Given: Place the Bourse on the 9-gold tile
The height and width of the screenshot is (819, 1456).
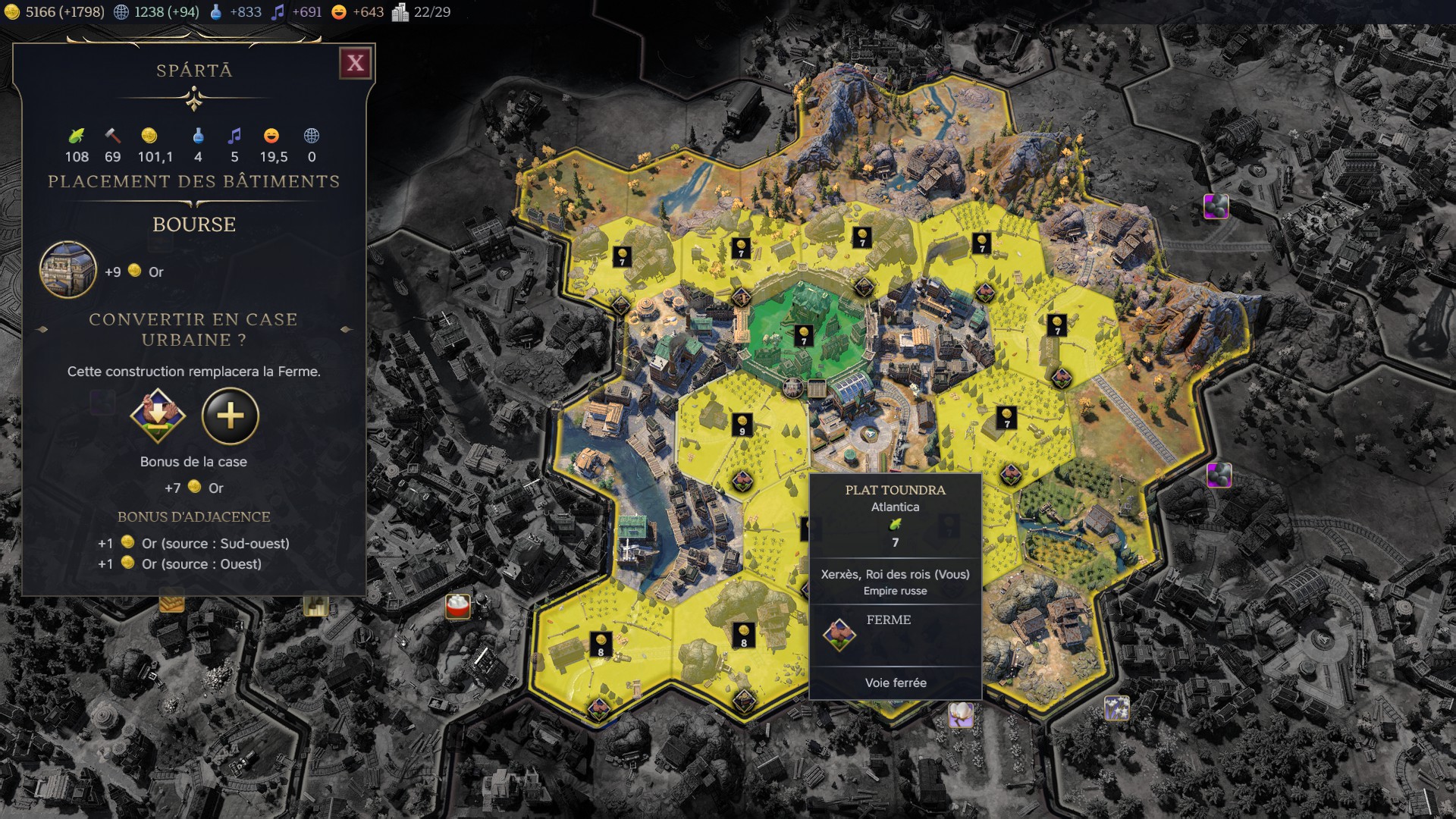Looking at the screenshot, I should tap(742, 425).
